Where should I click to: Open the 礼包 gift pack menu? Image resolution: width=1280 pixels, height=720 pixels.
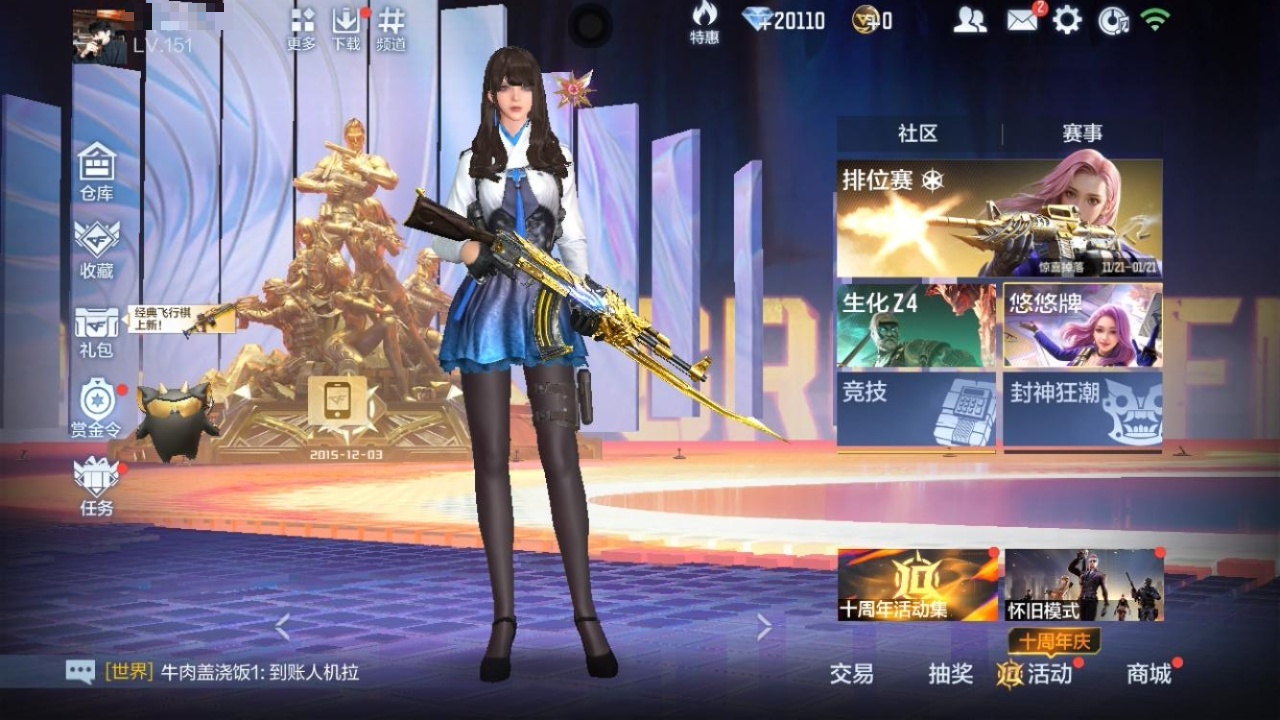[x=97, y=331]
